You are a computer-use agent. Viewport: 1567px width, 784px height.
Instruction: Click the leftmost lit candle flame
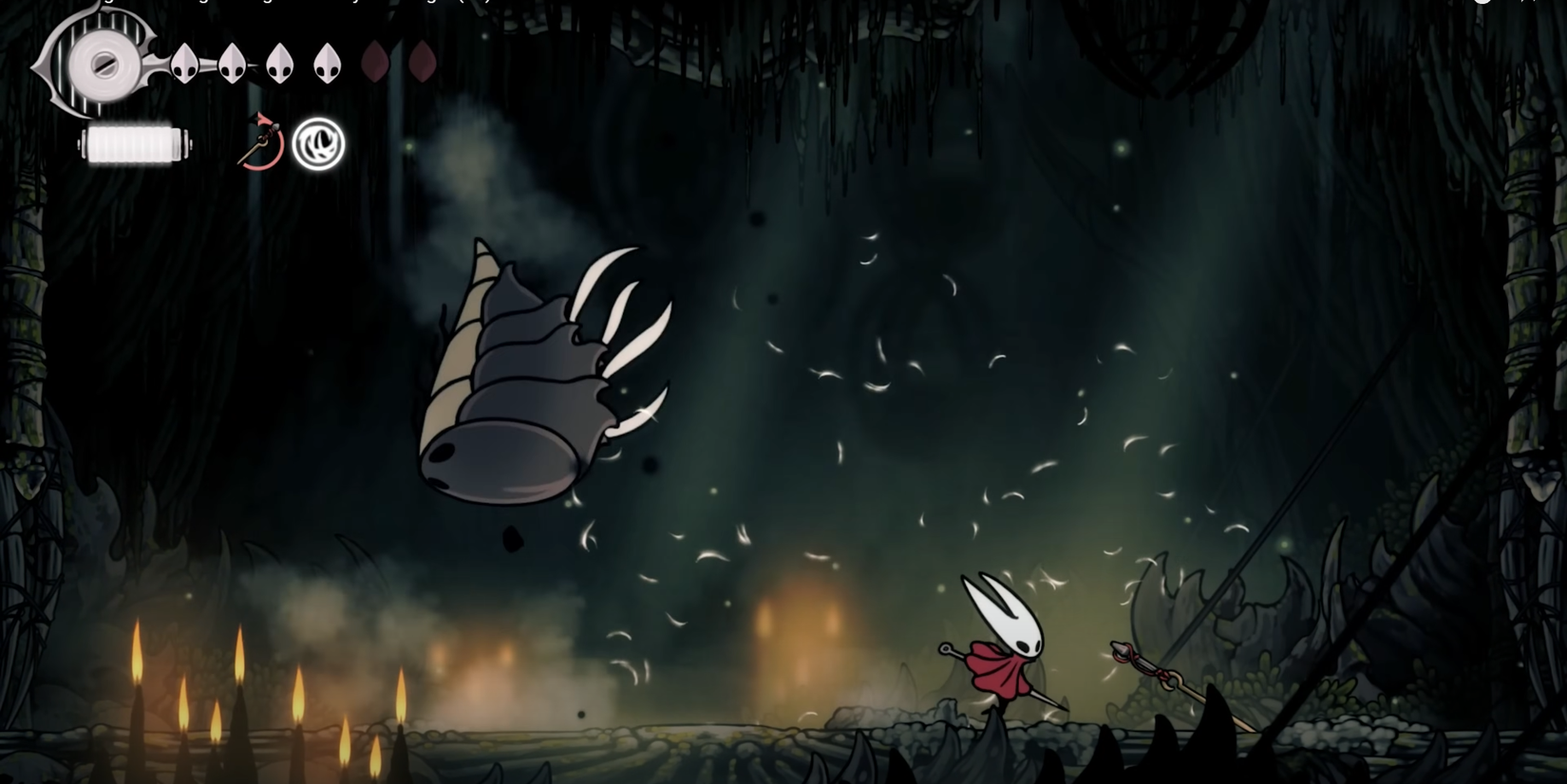138,650
